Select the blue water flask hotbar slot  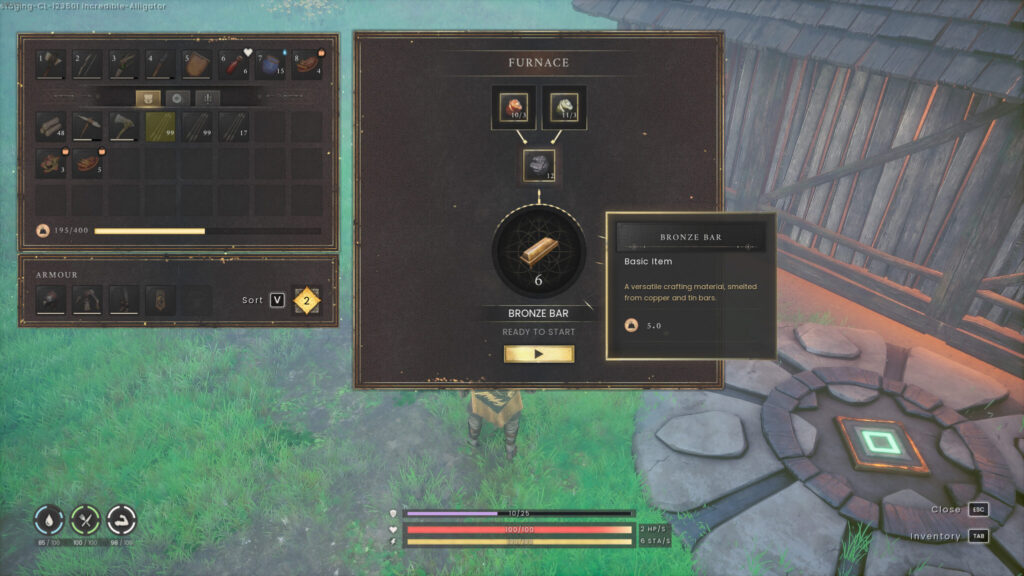(270, 65)
